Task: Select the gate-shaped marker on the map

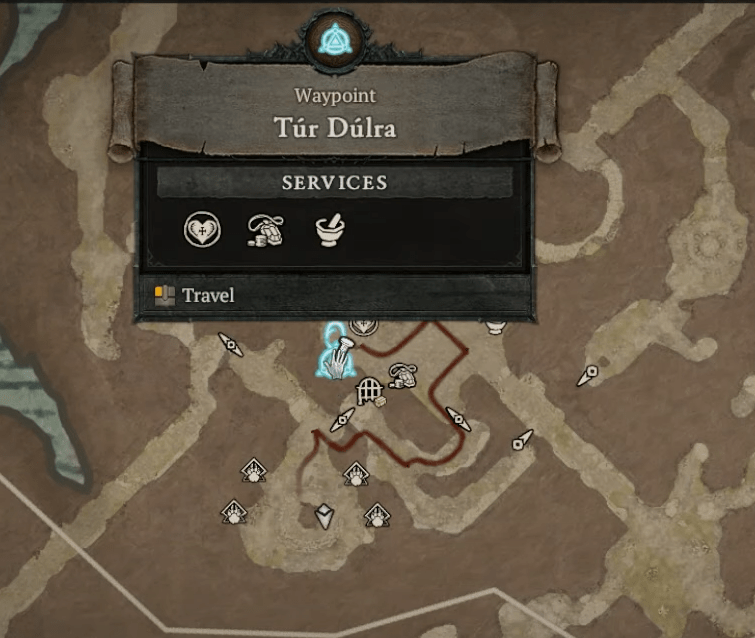Action: (x=369, y=387)
